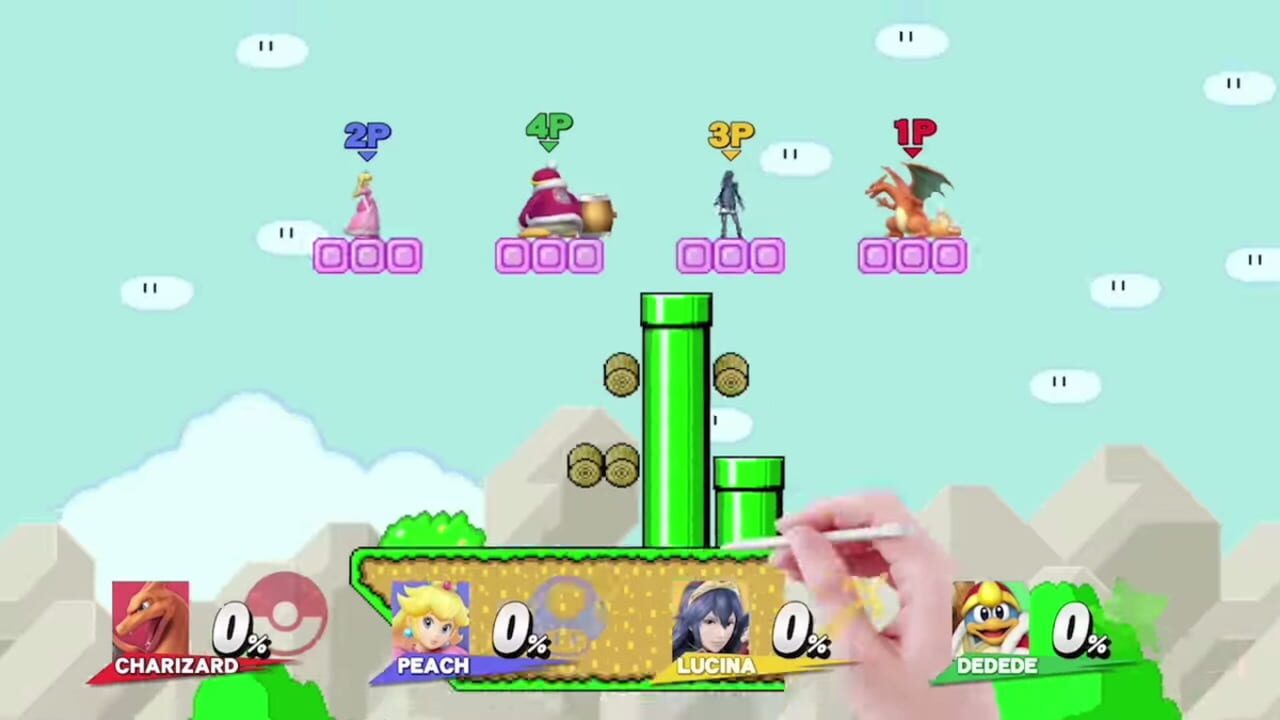Click the Lucina portrait icon
The image size is (1280, 720).
pyautogui.click(x=713, y=615)
